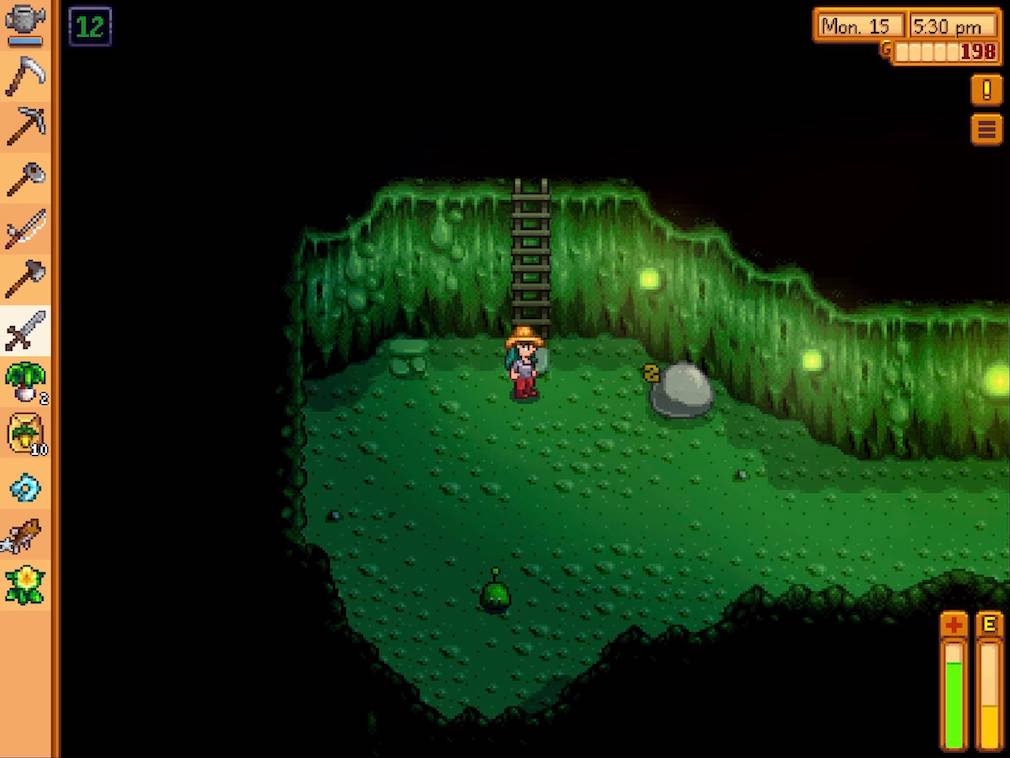
Task: Equip the scythe from the toolbar
Action: [x=26, y=76]
